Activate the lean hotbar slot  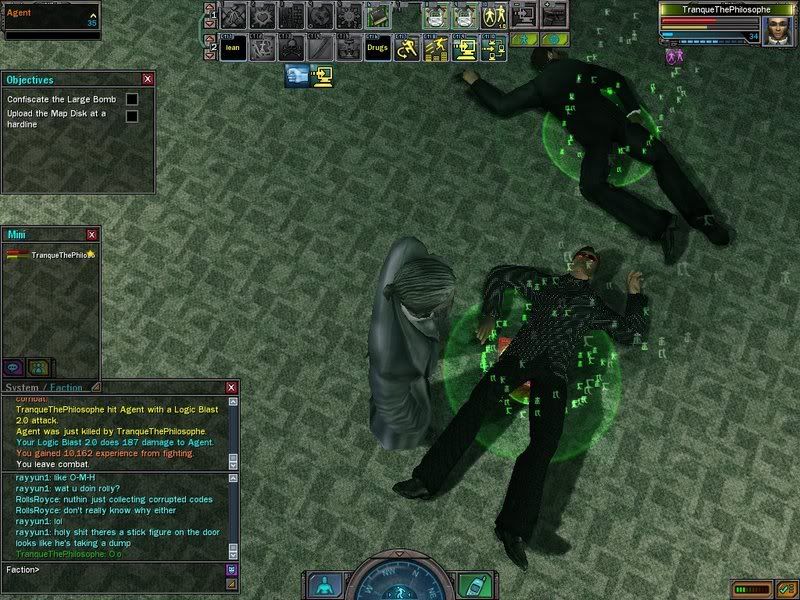[x=233, y=47]
